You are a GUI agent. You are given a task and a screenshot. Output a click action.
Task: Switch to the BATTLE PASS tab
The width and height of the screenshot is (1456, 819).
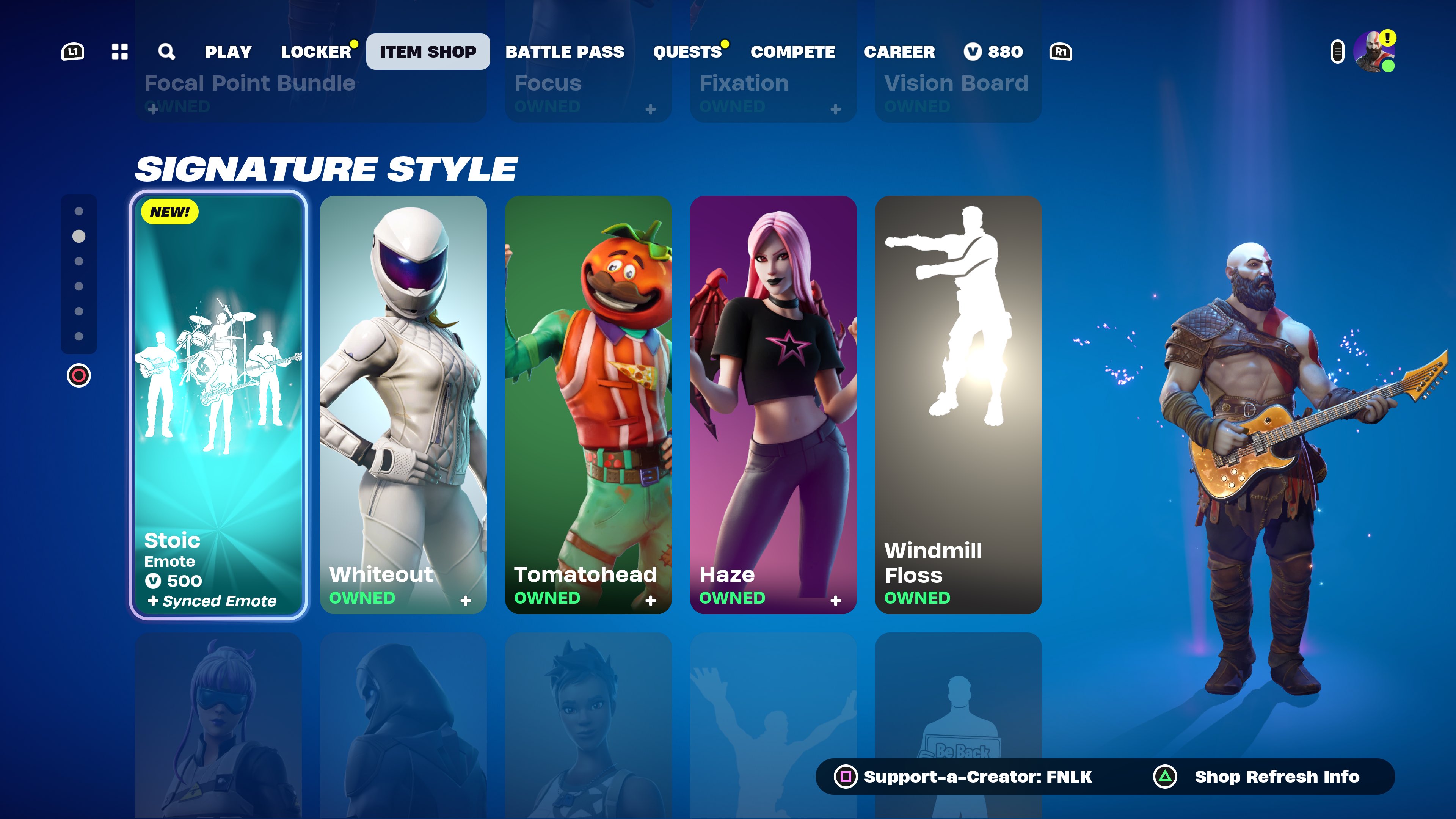click(565, 52)
